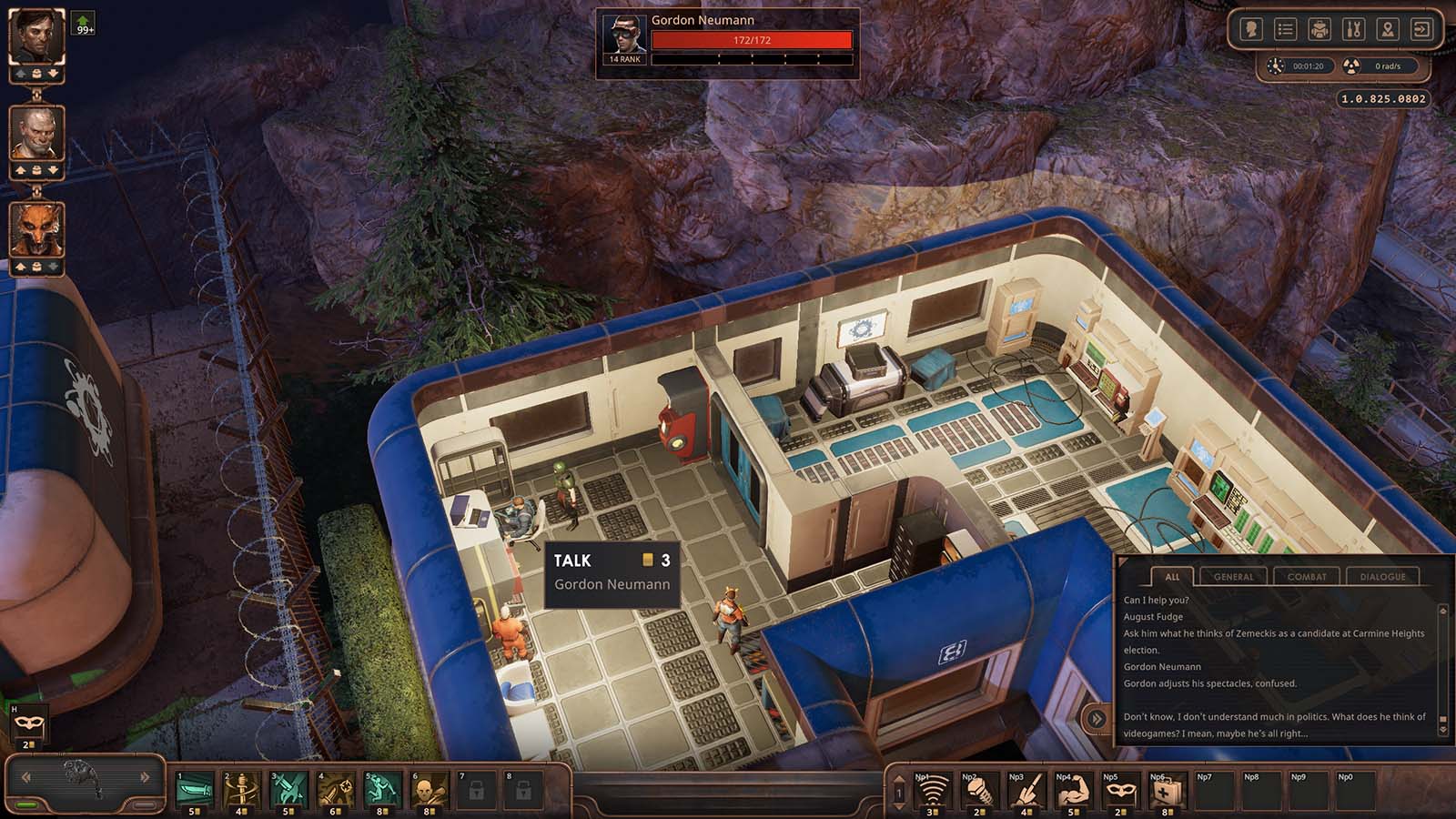
Task: Activate the shovel digging skill
Action: pos(1026,791)
